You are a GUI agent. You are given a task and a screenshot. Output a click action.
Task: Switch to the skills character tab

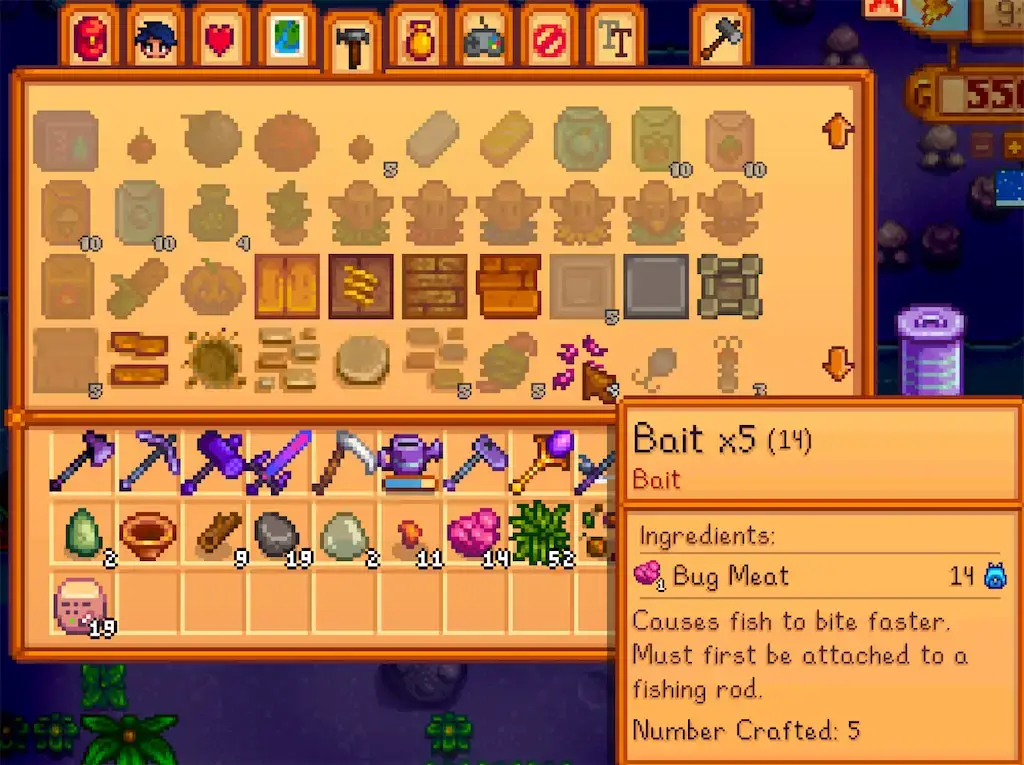click(x=156, y=38)
